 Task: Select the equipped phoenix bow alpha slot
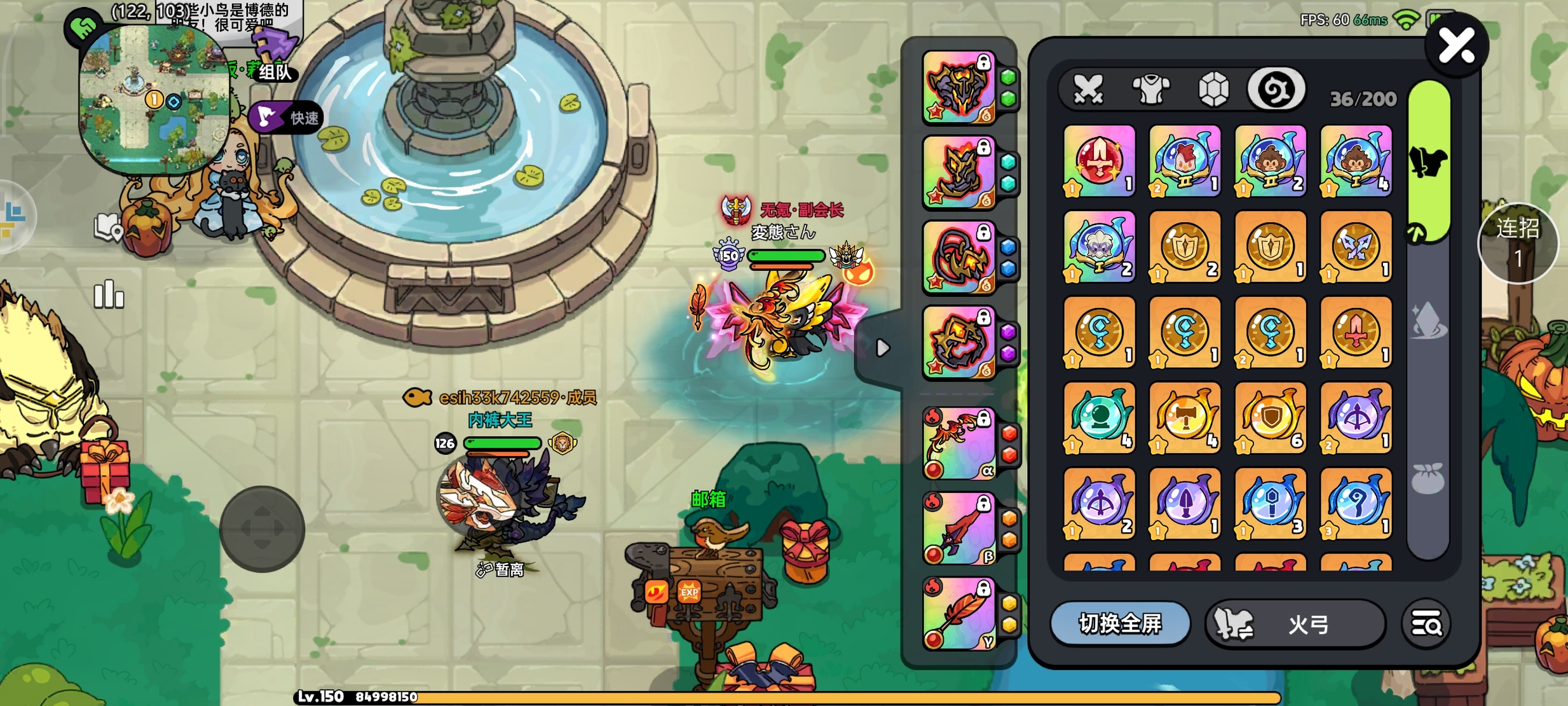coord(959,443)
